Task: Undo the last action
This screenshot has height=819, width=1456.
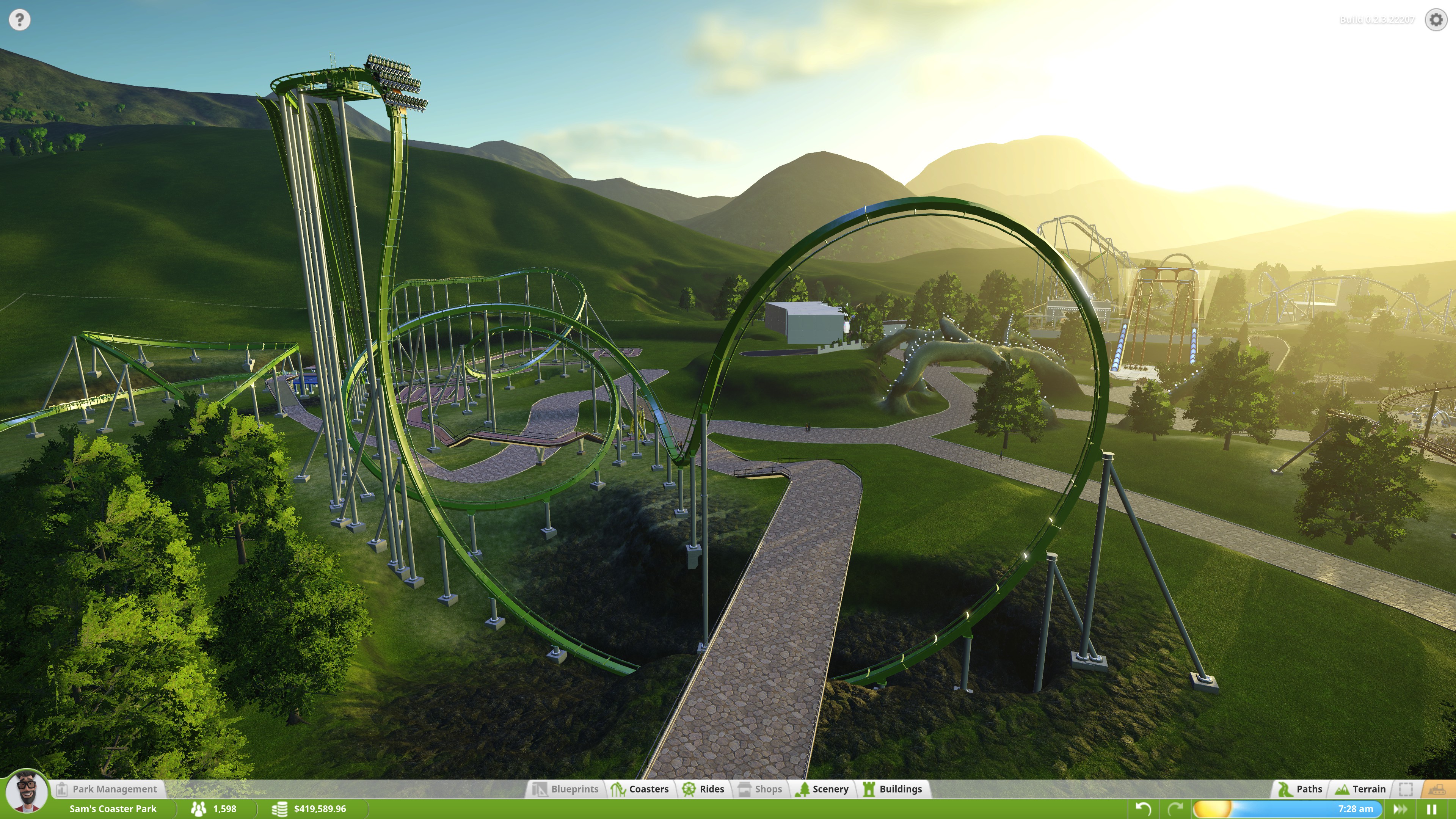Action: tap(1143, 809)
